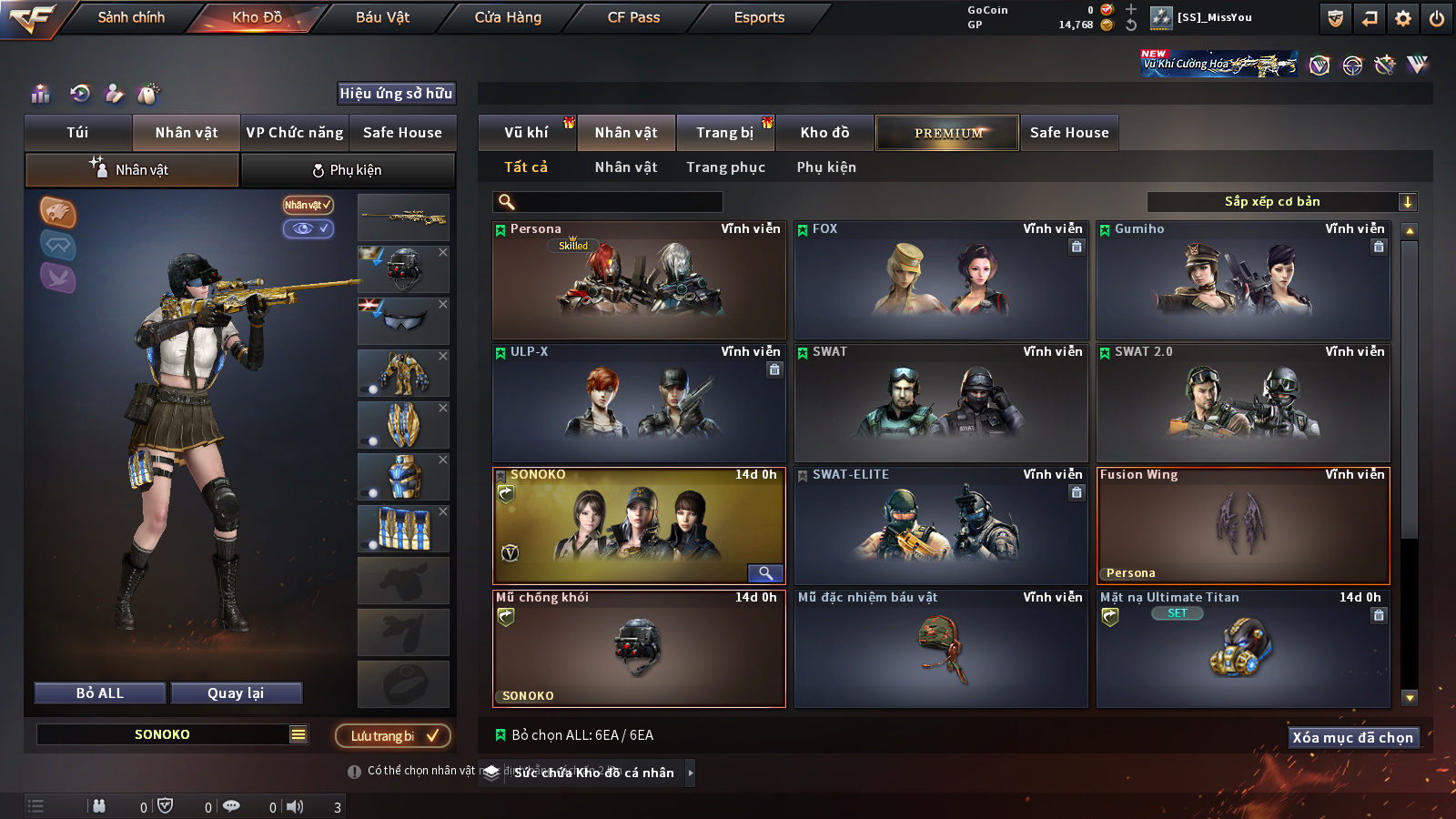
Task: Click the power exit icon
Action: [1437, 18]
